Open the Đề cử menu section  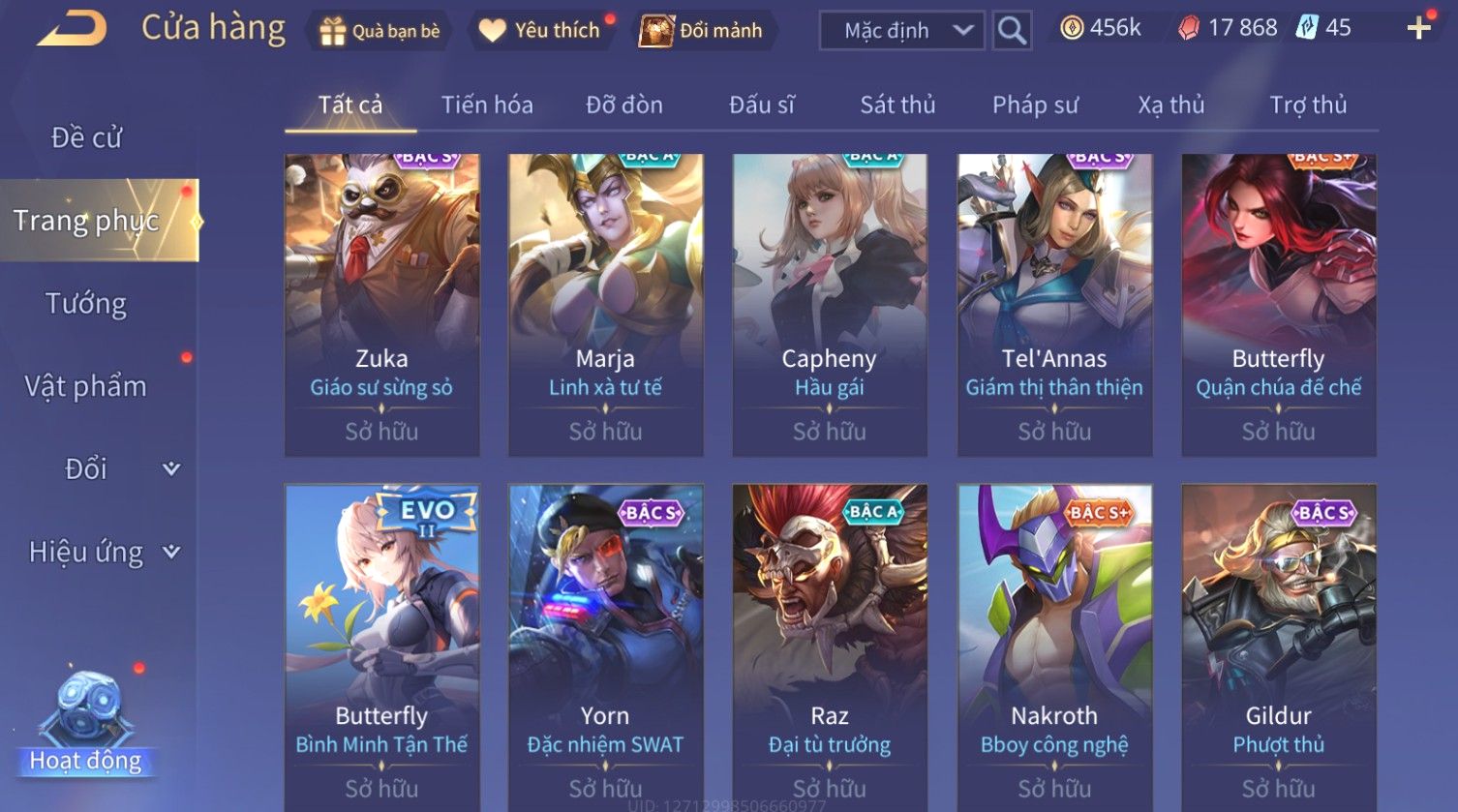tap(86, 137)
